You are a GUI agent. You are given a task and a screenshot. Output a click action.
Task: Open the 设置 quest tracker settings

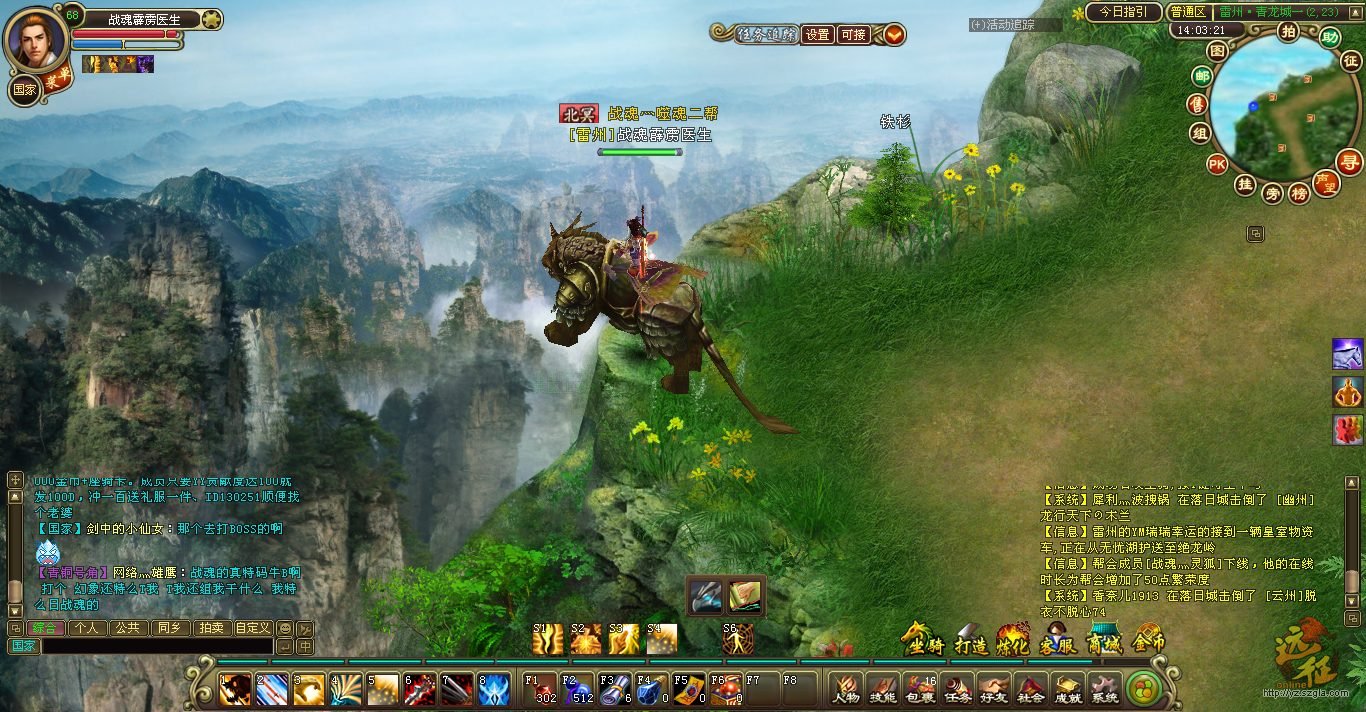click(x=818, y=34)
